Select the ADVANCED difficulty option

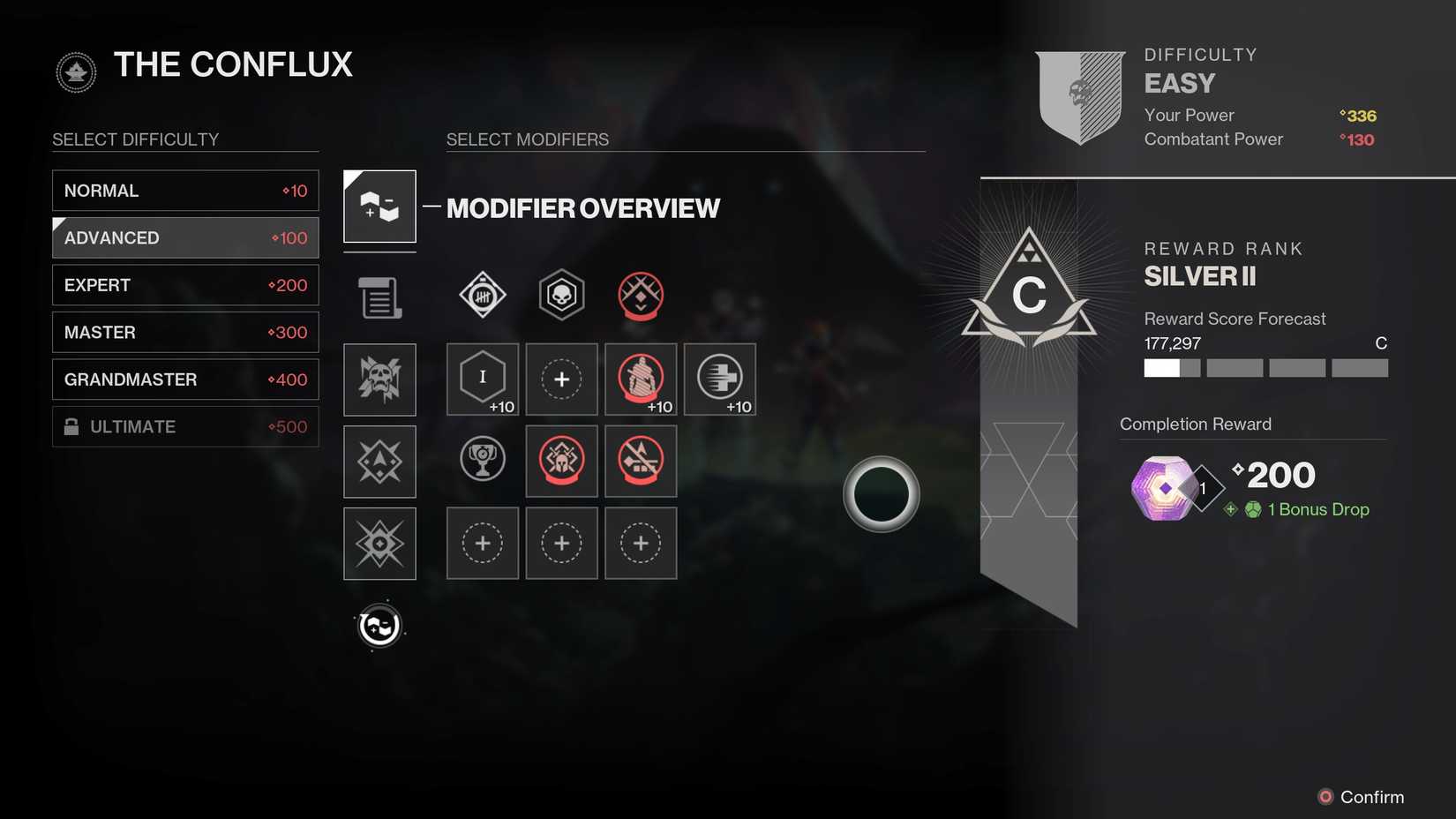tap(185, 237)
